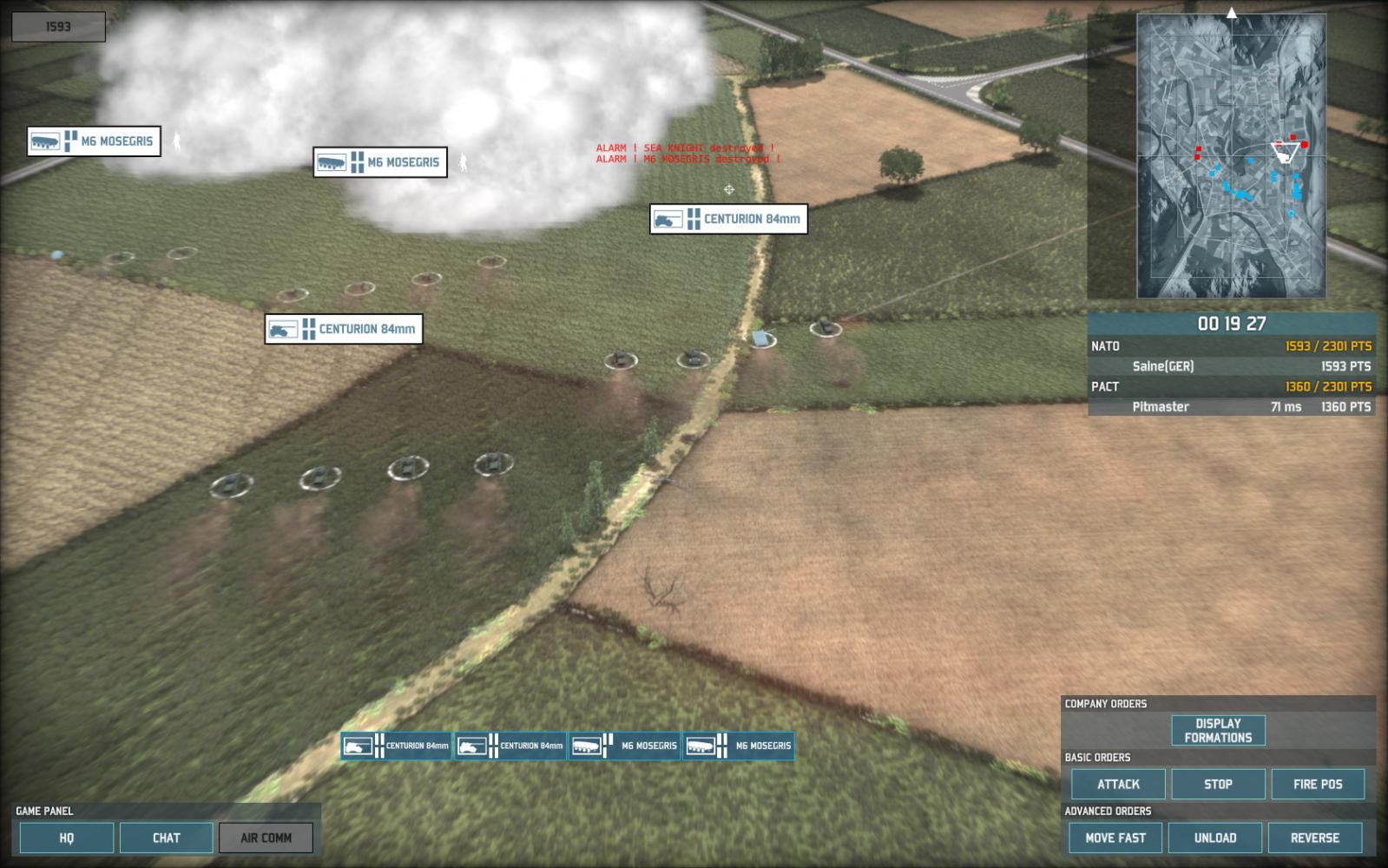
Task: Activate the Move Fast order
Action: [1115, 838]
